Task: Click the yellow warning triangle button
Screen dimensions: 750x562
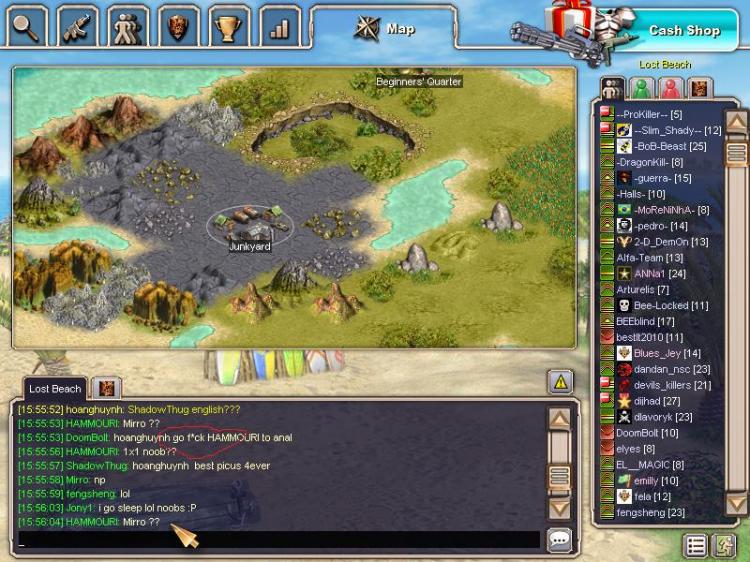Action: (x=560, y=380)
